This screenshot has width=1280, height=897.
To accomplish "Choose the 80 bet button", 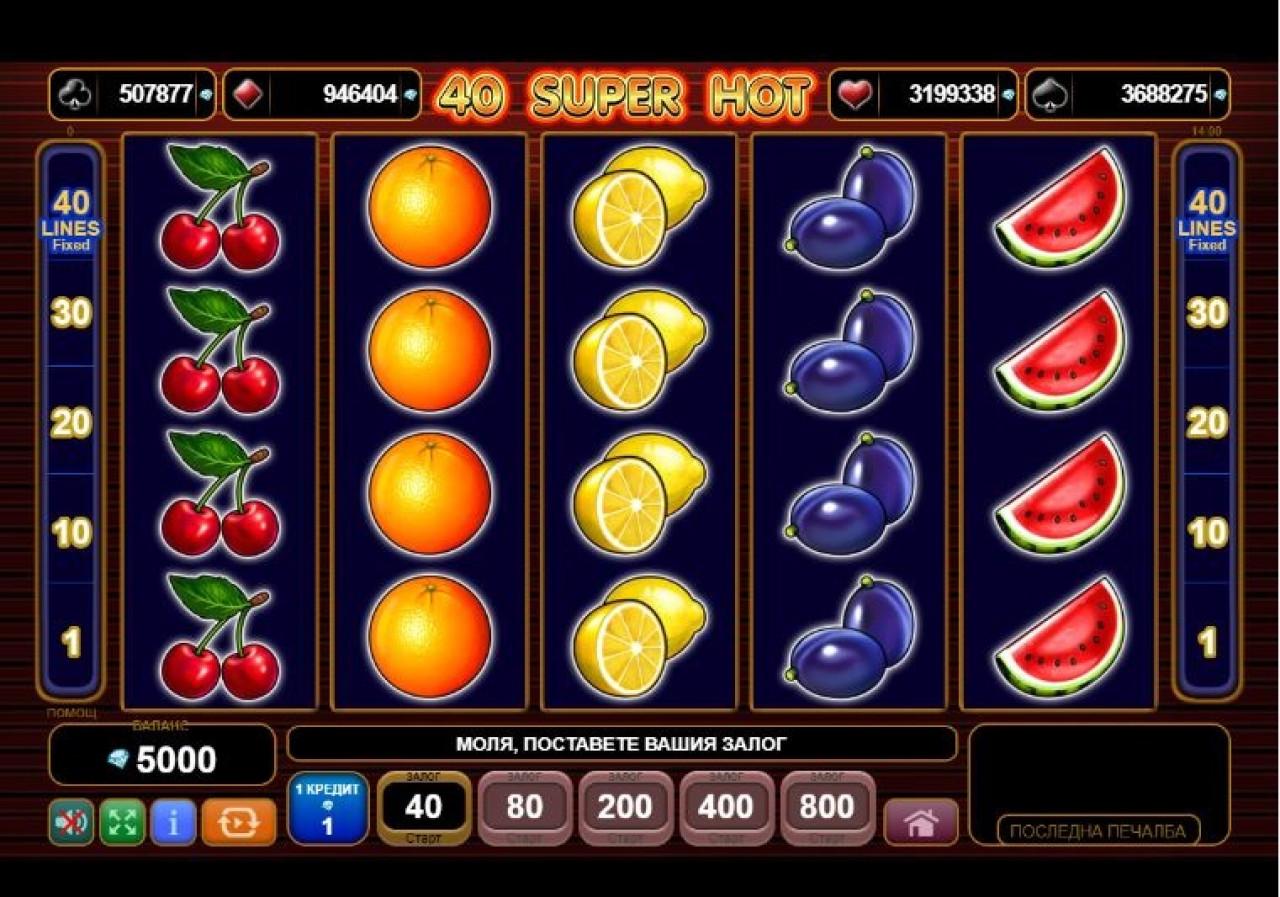I will coord(525,808).
